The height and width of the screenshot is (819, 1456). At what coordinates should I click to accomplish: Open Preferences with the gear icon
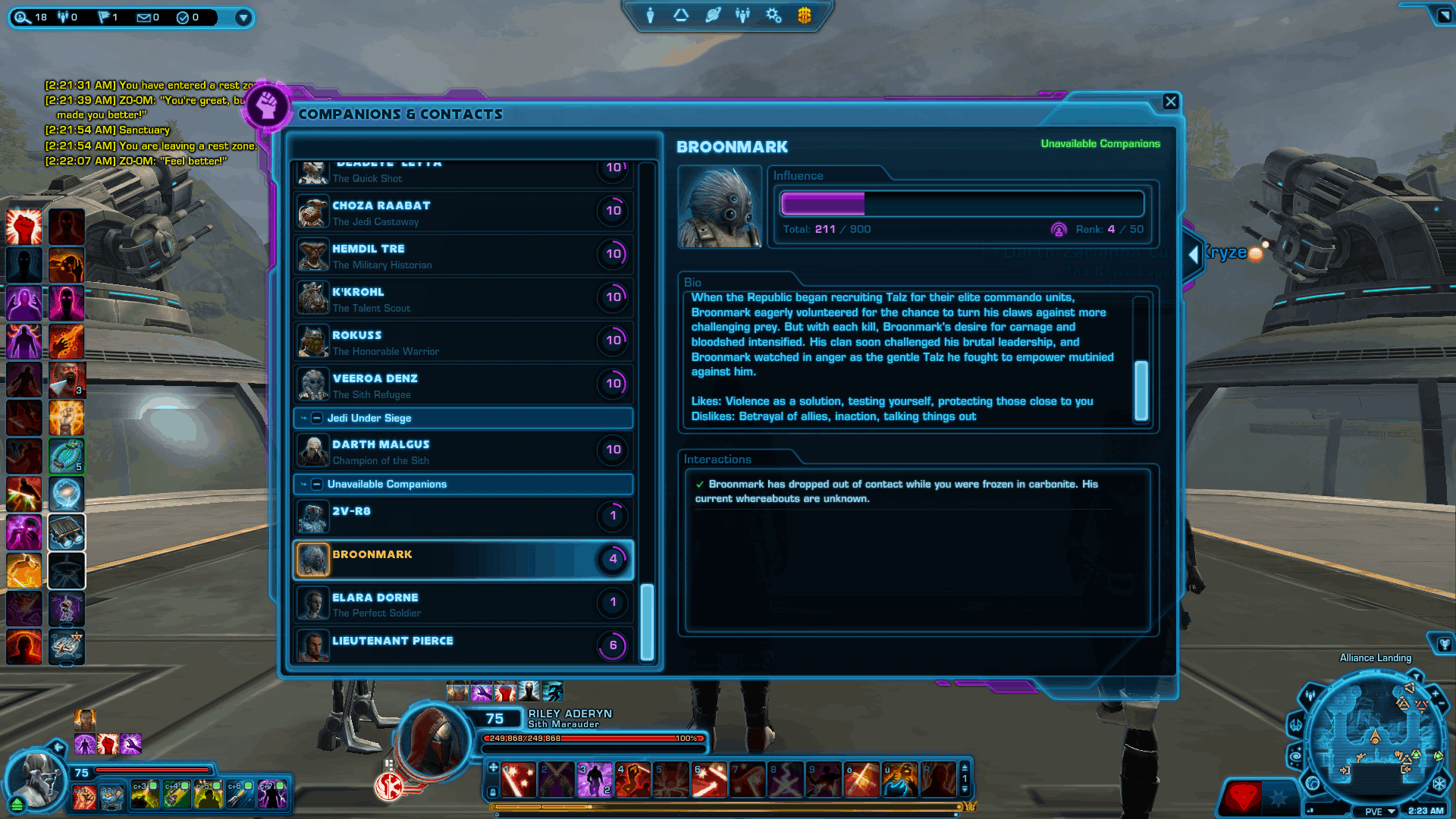(x=773, y=15)
